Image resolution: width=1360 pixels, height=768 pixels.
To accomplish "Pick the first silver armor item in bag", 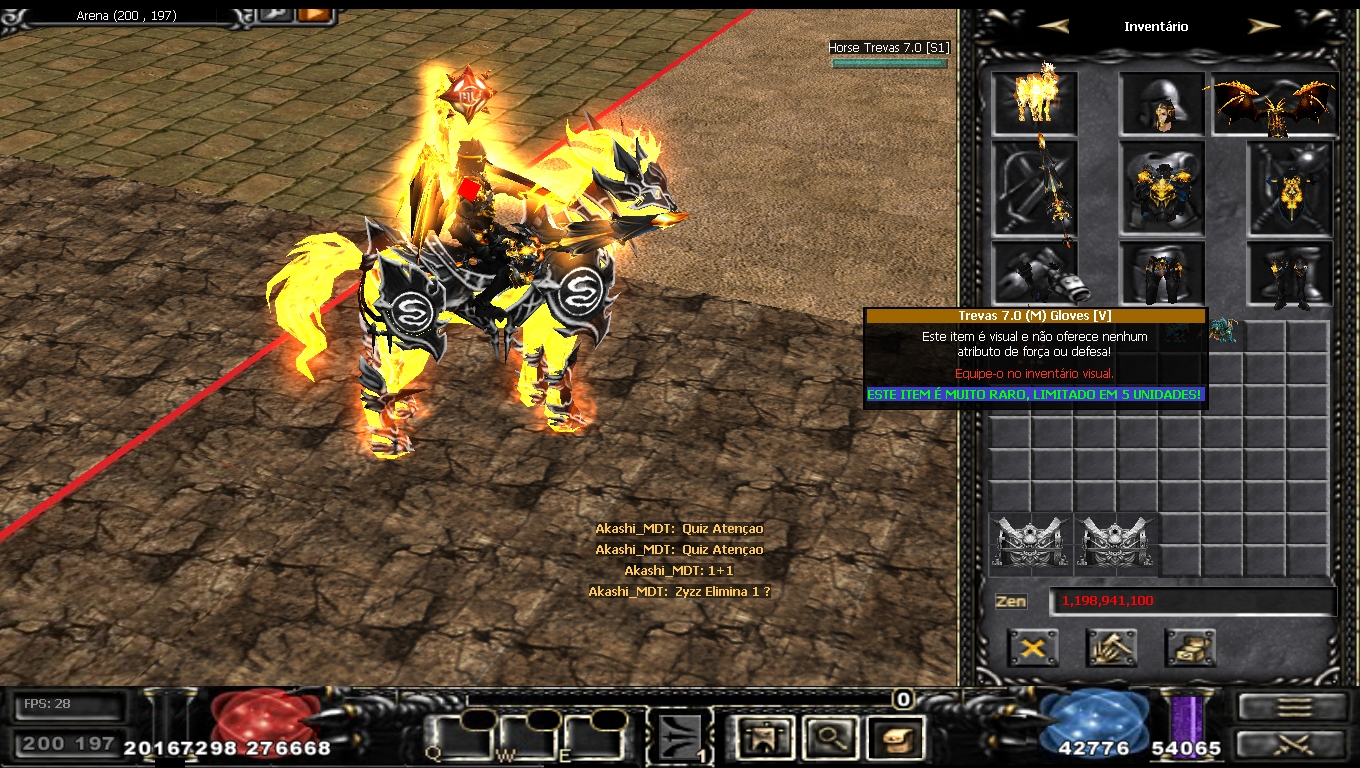I will click(x=1031, y=544).
